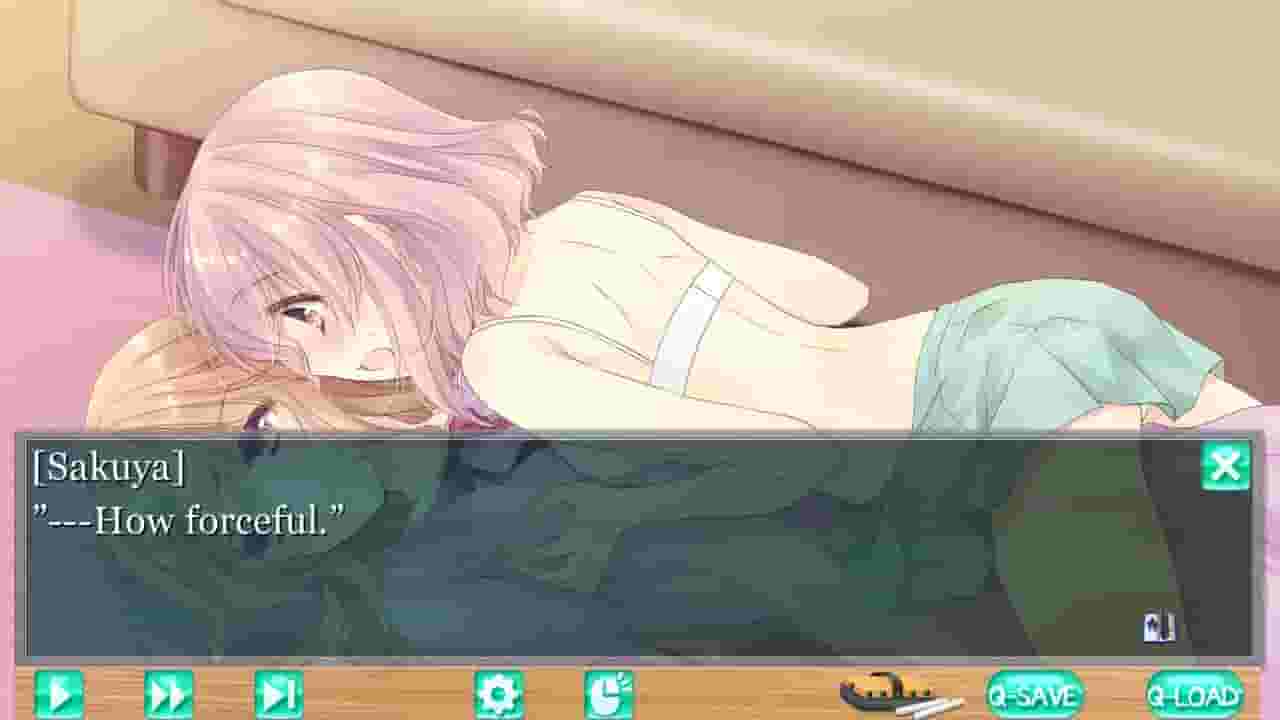Close the dialogue box with the X
Image resolution: width=1280 pixels, height=720 pixels.
(x=1224, y=463)
